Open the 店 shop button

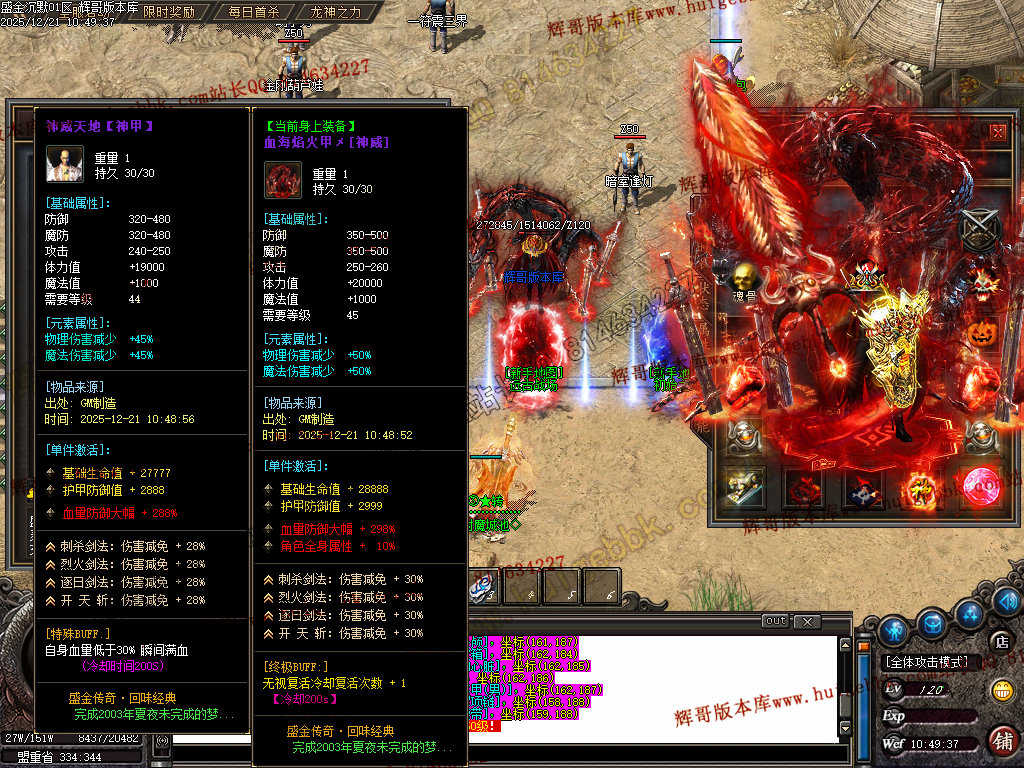coord(1000,641)
